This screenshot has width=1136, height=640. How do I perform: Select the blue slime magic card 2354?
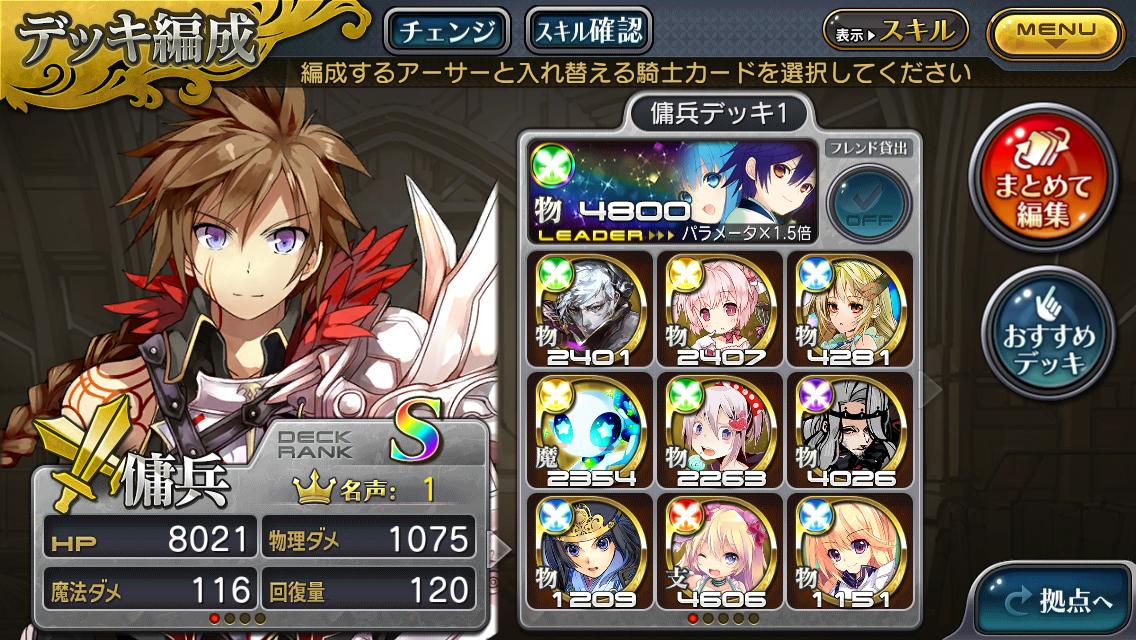tap(591, 428)
